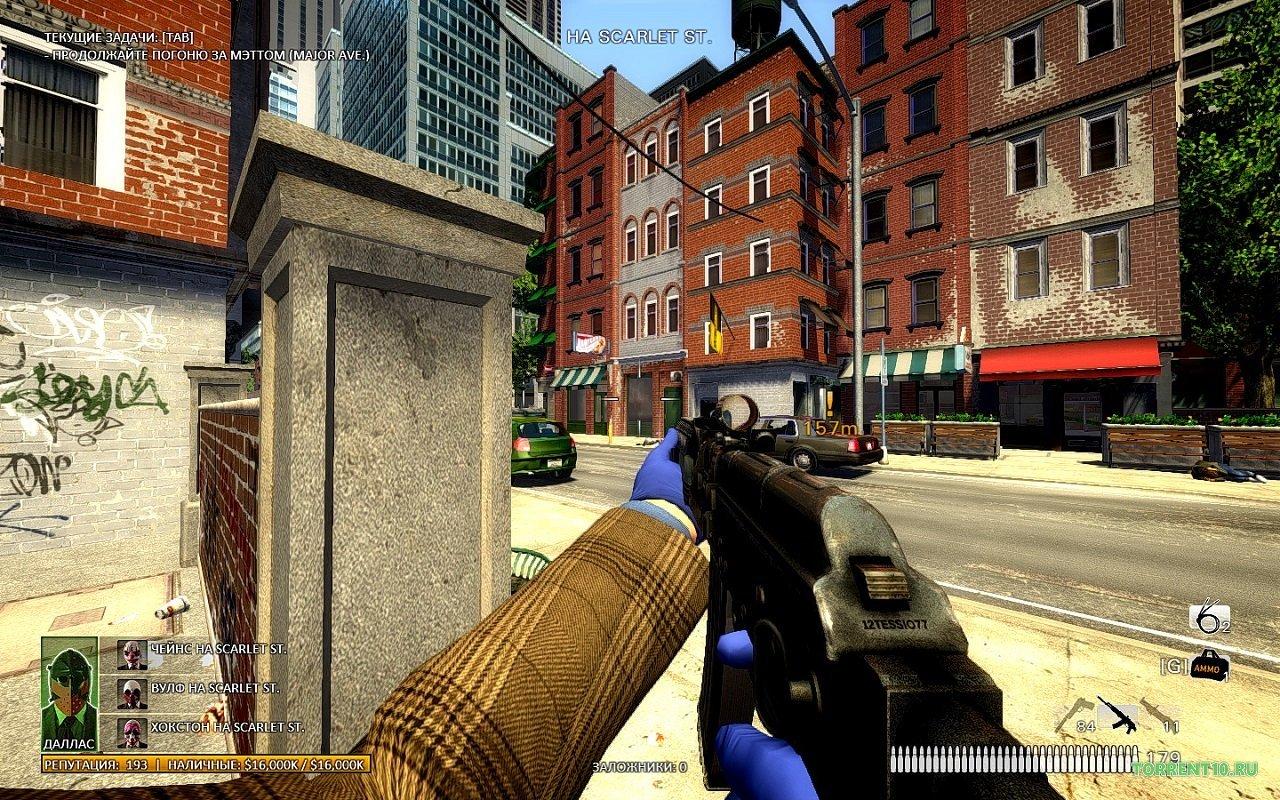Click the torrent10.ru watermark

pyautogui.click(x=1192, y=767)
